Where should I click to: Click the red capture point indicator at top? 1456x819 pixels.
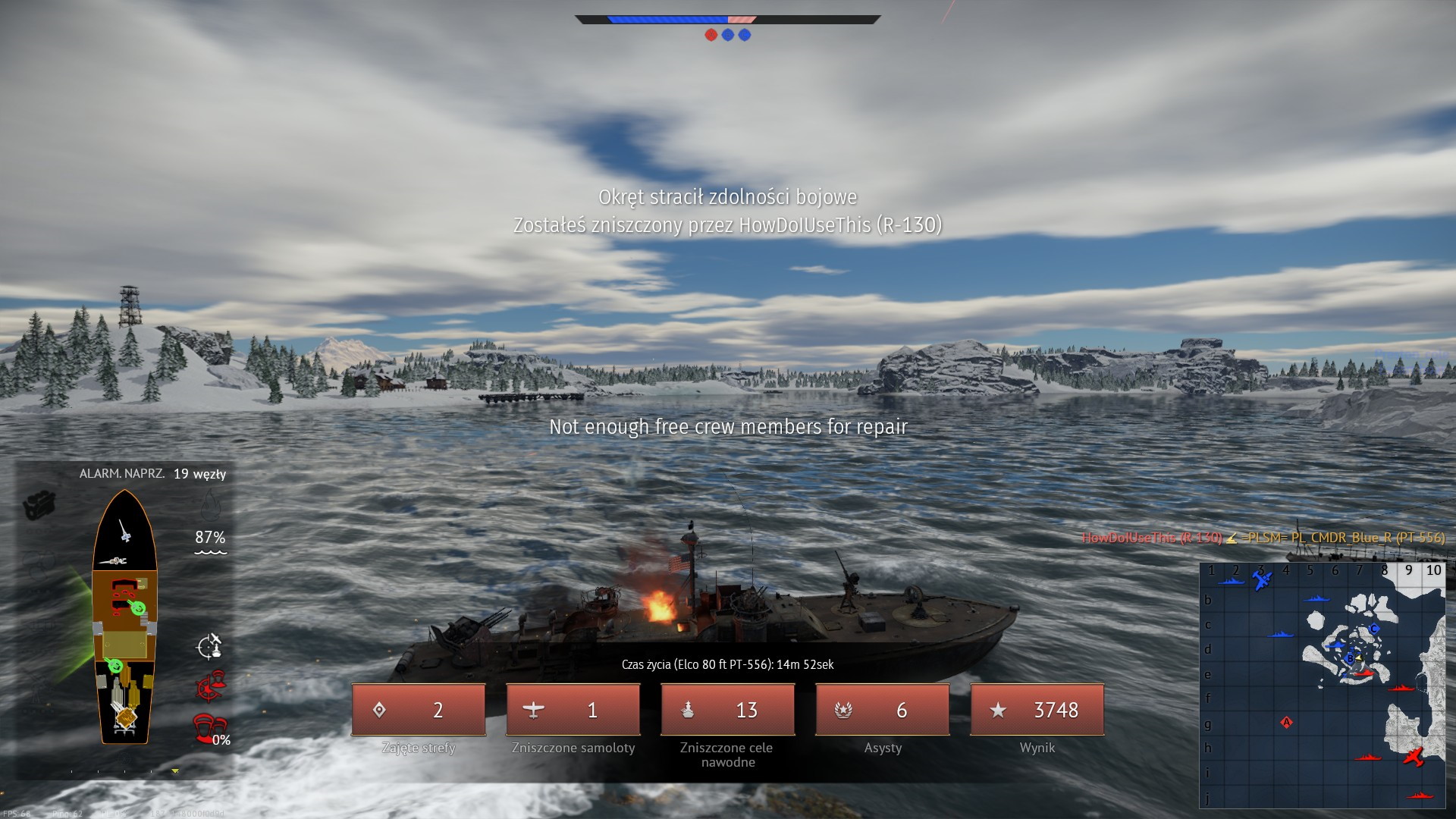click(711, 35)
